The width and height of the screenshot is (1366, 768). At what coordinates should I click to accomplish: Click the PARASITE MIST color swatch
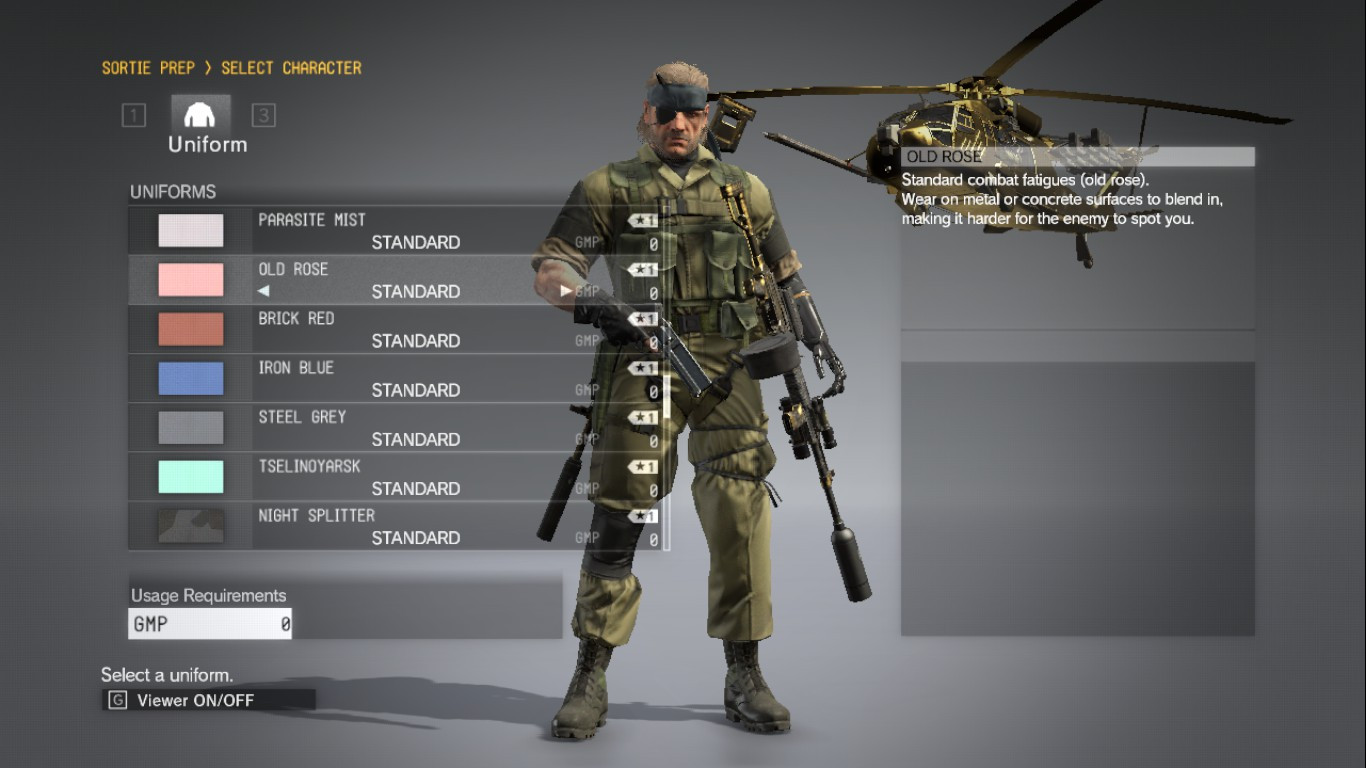point(190,229)
